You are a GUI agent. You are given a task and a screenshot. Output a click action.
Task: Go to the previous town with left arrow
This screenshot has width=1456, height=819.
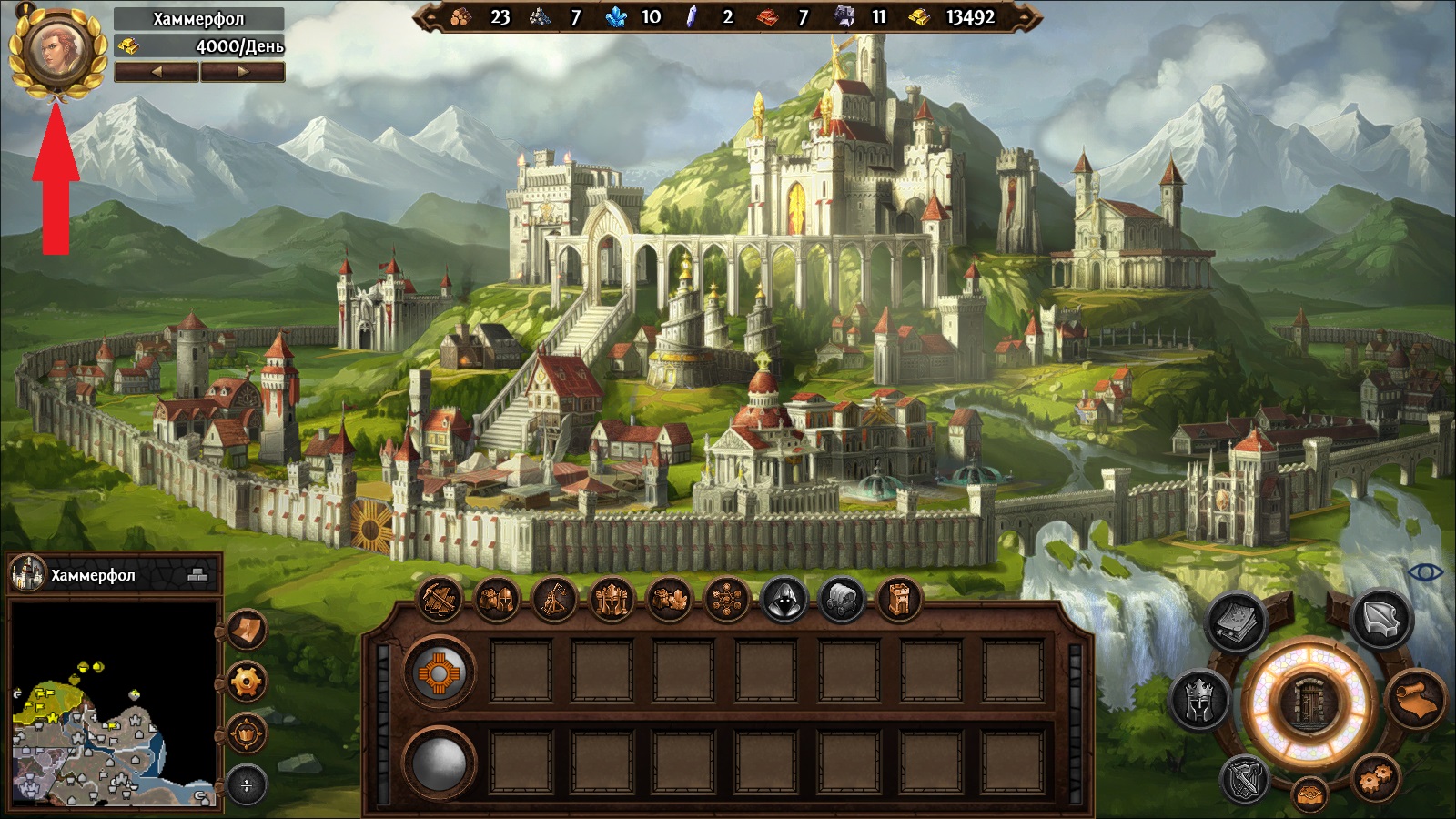(157, 72)
